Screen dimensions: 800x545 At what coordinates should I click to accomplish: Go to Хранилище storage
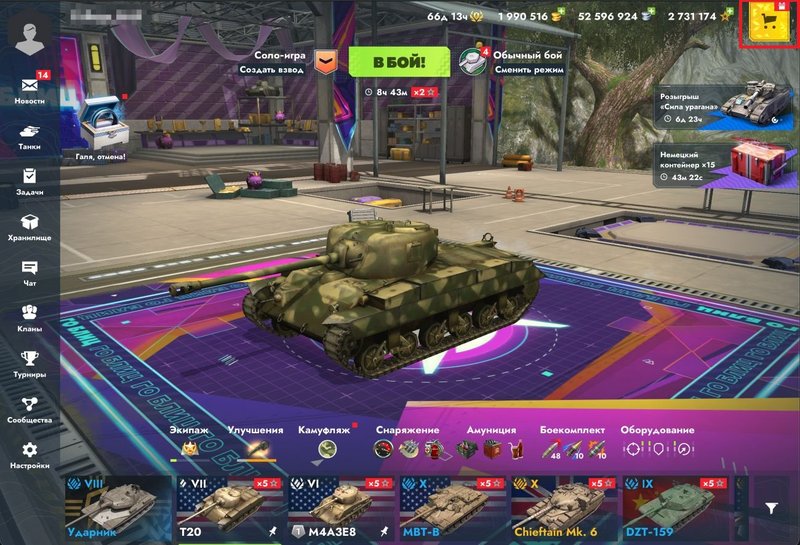[29, 228]
